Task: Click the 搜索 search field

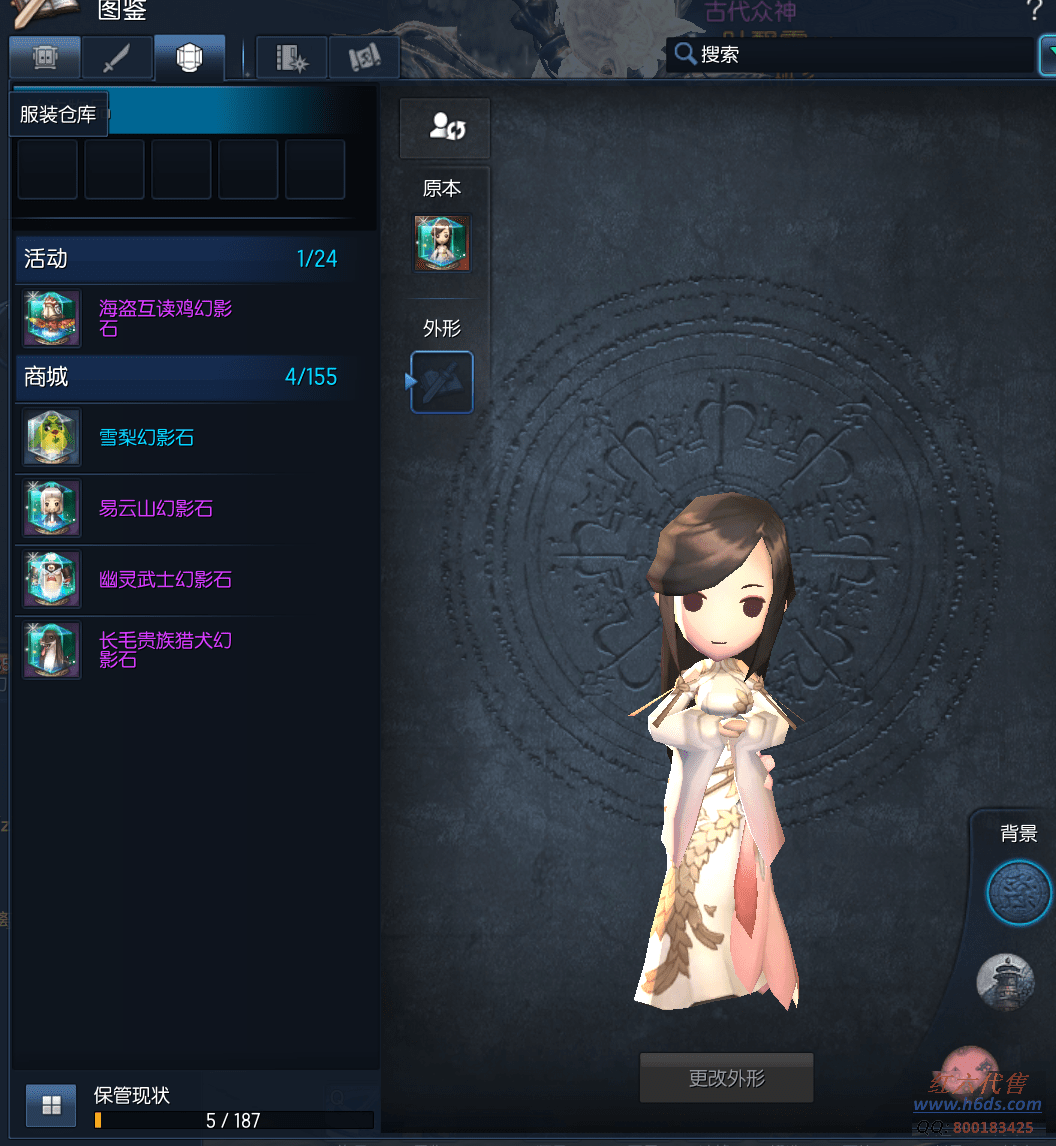Action: [850, 54]
